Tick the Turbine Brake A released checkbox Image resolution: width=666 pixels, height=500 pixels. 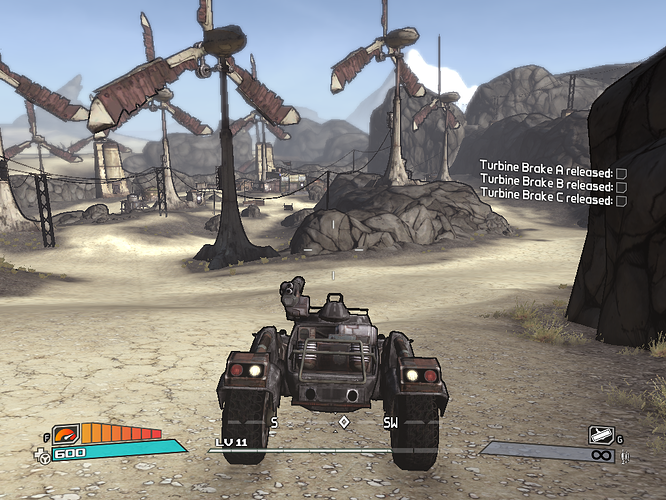[x=621, y=172]
